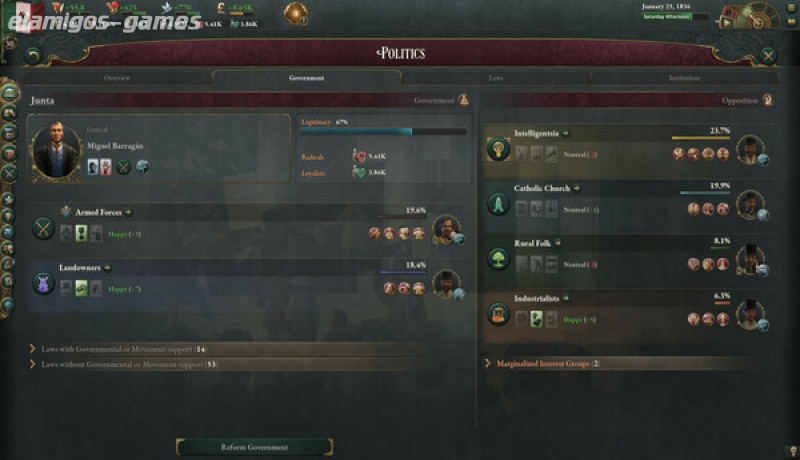Open the Laws tab

coord(496,77)
